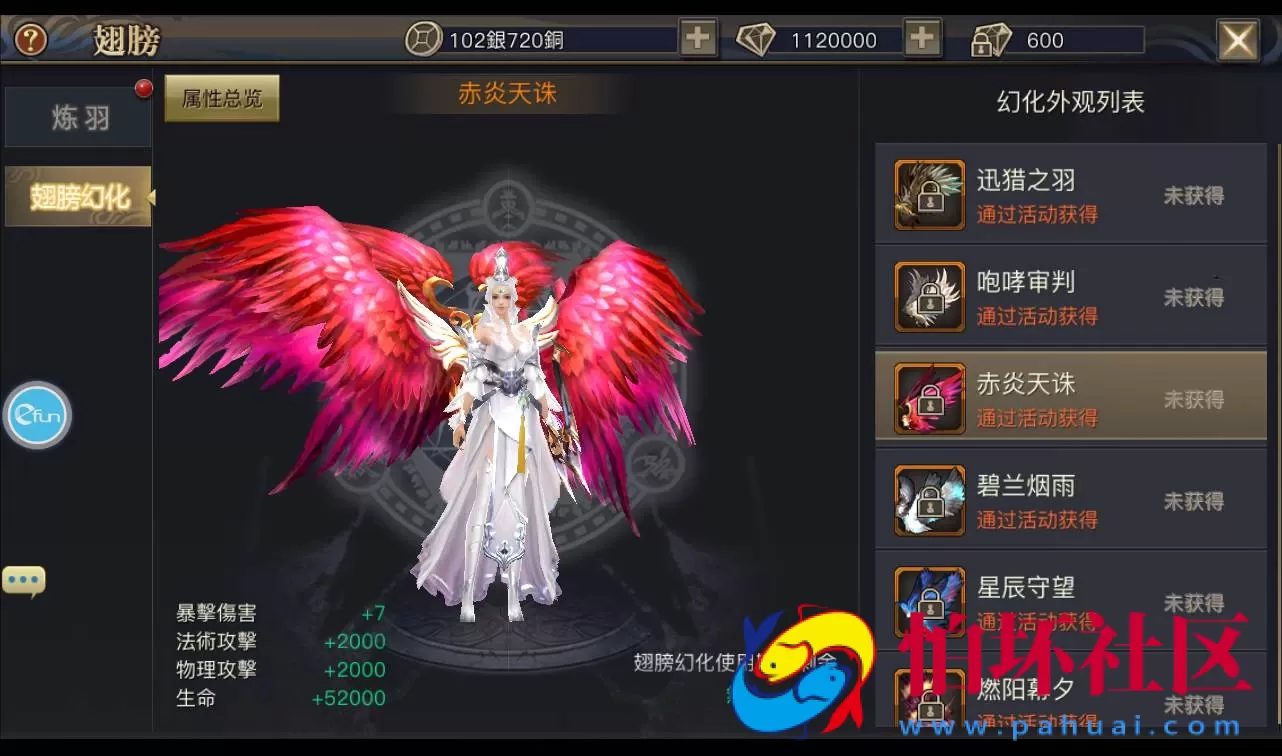Open the efun floating circle button
This screenshot has height=756, width=1282.
[x=37, y=415]
